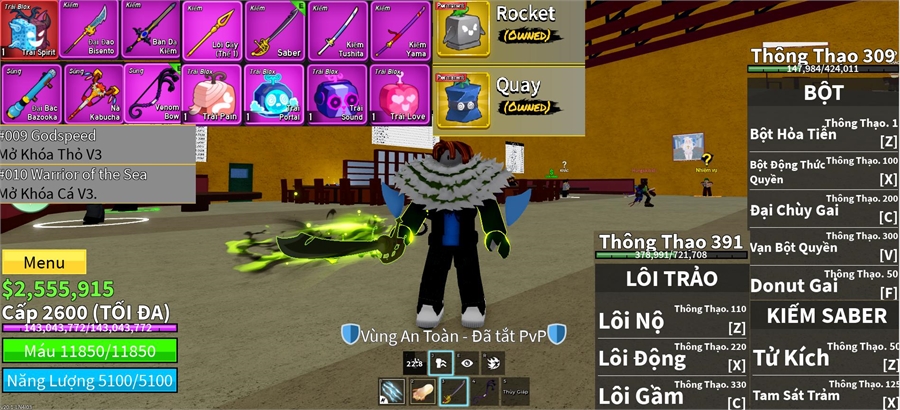Pick the Trái Pain fruit slot

[216, 93]
